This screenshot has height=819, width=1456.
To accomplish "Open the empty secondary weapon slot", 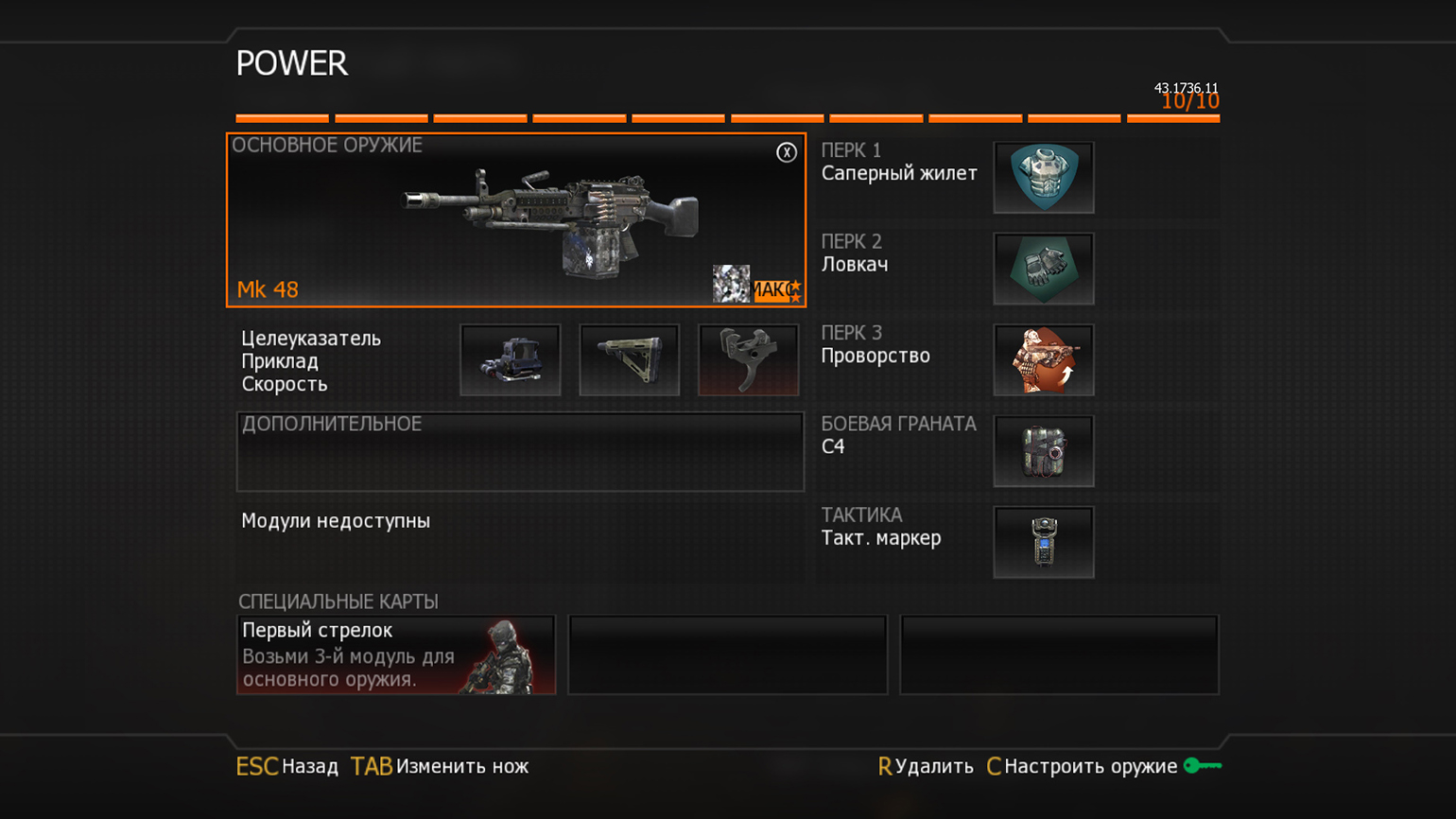I will tap(520, 452).
